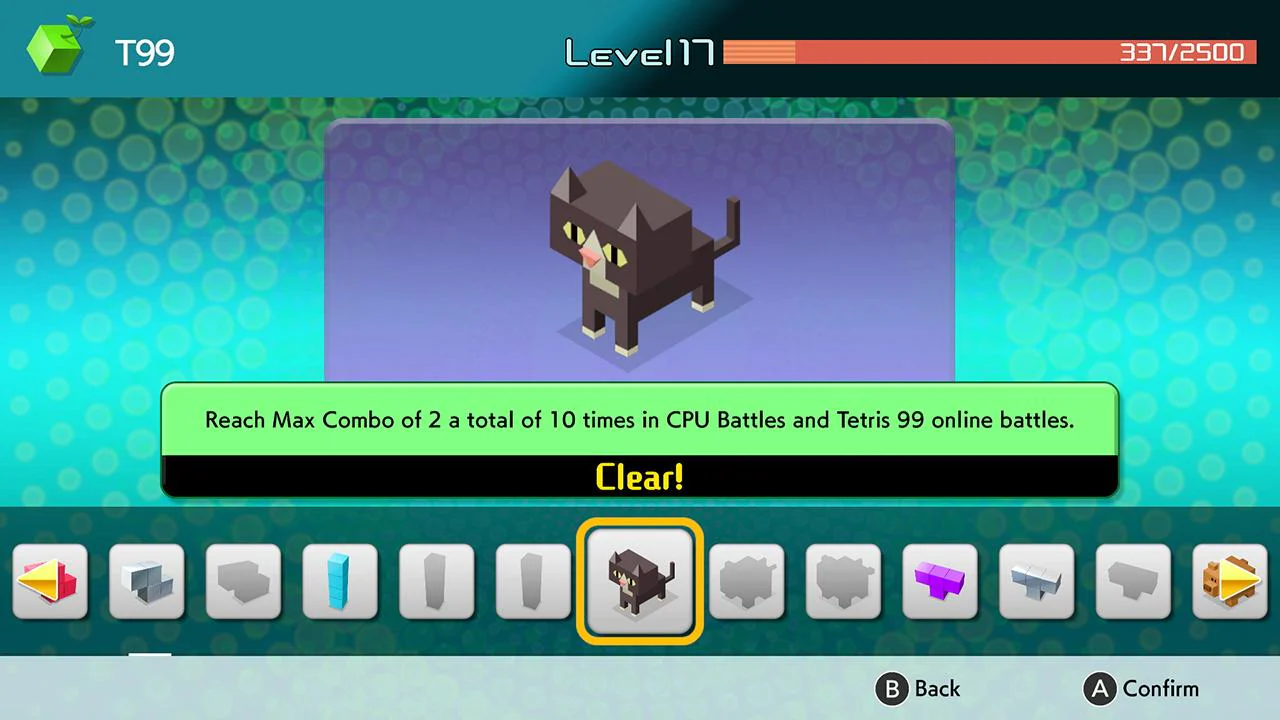This screenshot has height=720, width=1280.
Task: Select the black cat player icon thumbnail
Action: (x=639, y=581)
